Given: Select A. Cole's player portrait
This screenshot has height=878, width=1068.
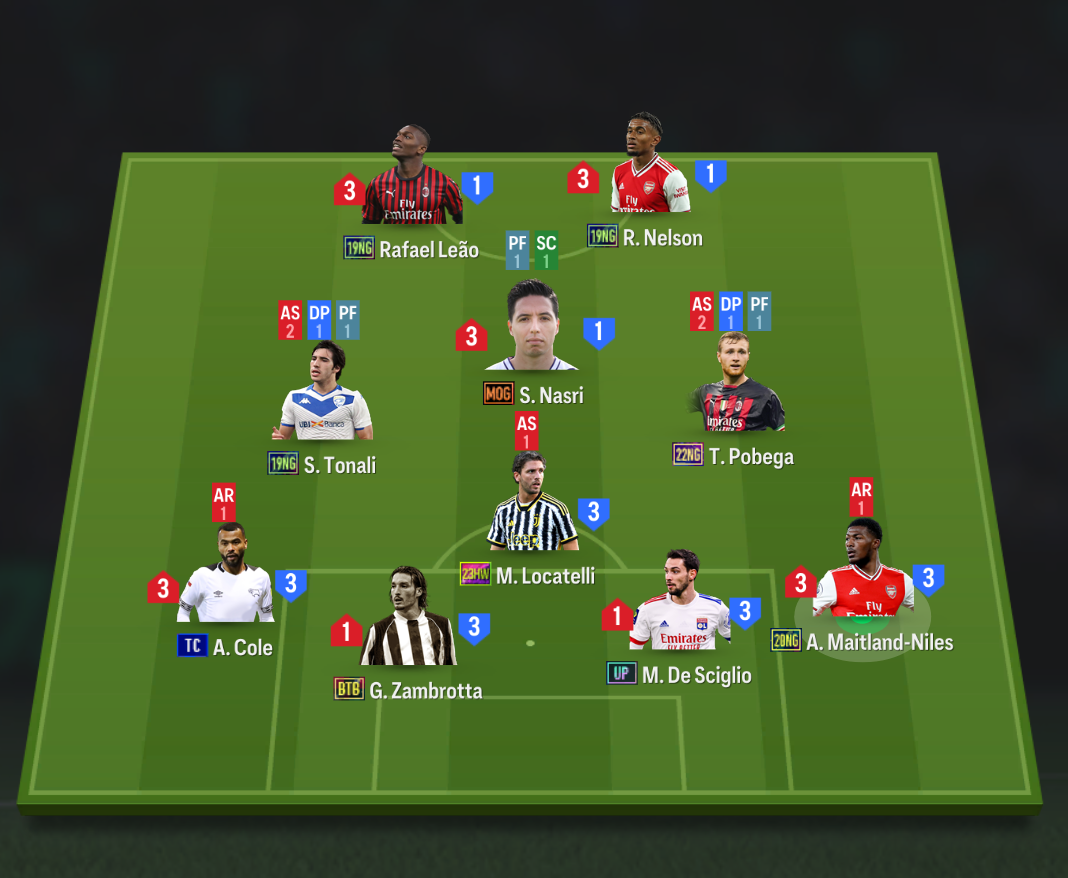Looking at the screenshot, I should click(228, 578).
